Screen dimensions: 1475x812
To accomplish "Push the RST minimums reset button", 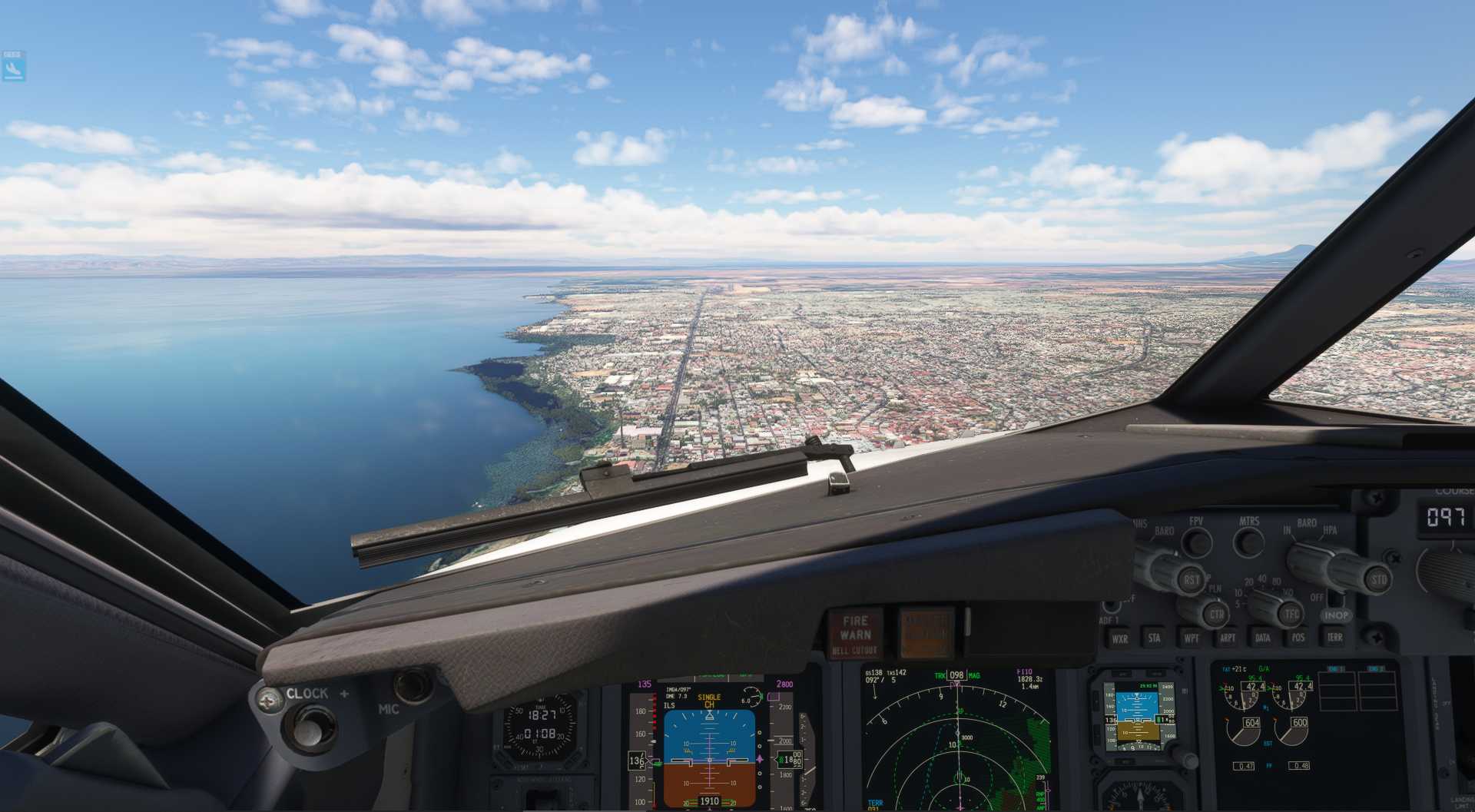I will pos(1191,580).
